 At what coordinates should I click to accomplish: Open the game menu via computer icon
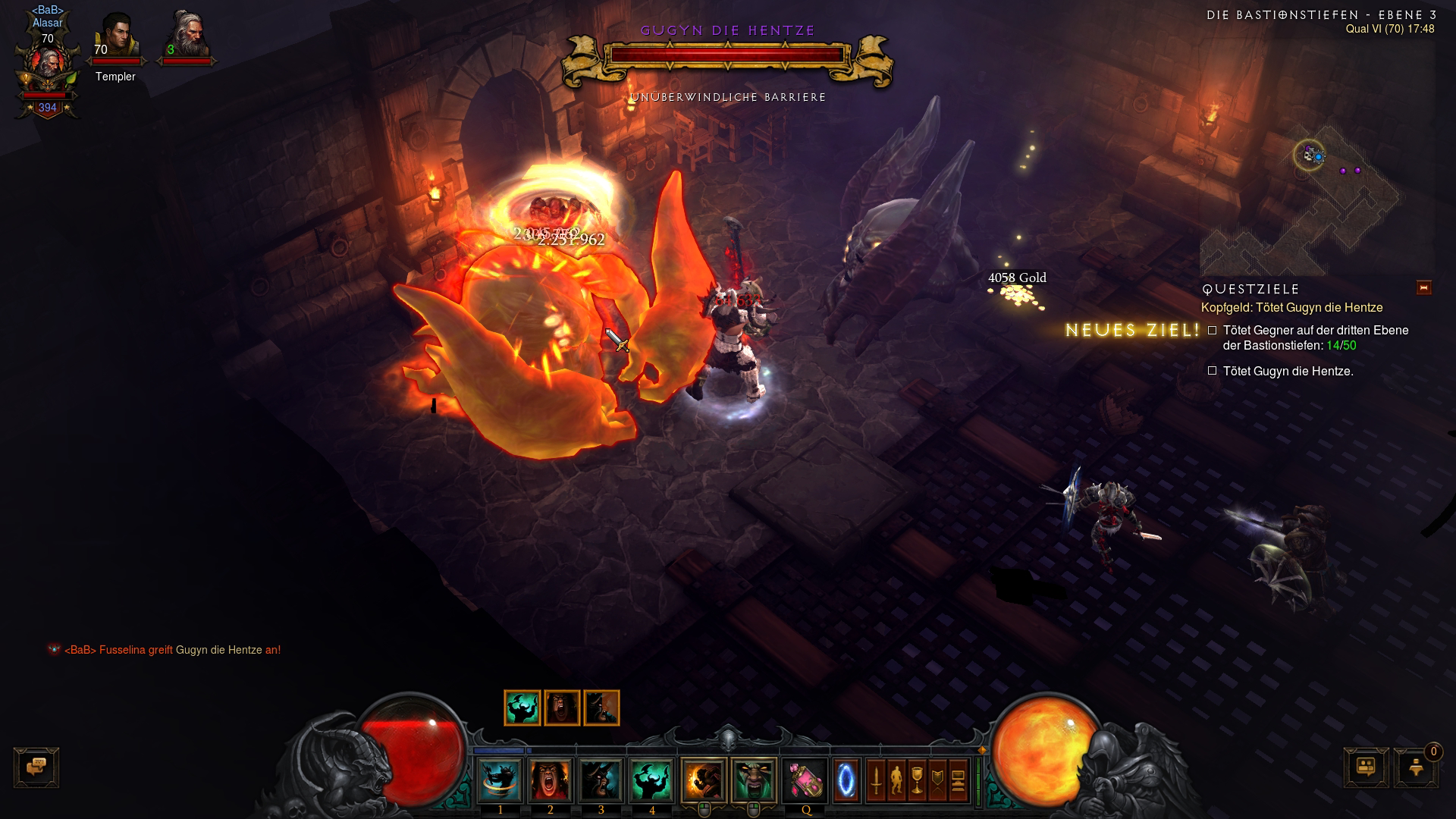click(958, 780)
